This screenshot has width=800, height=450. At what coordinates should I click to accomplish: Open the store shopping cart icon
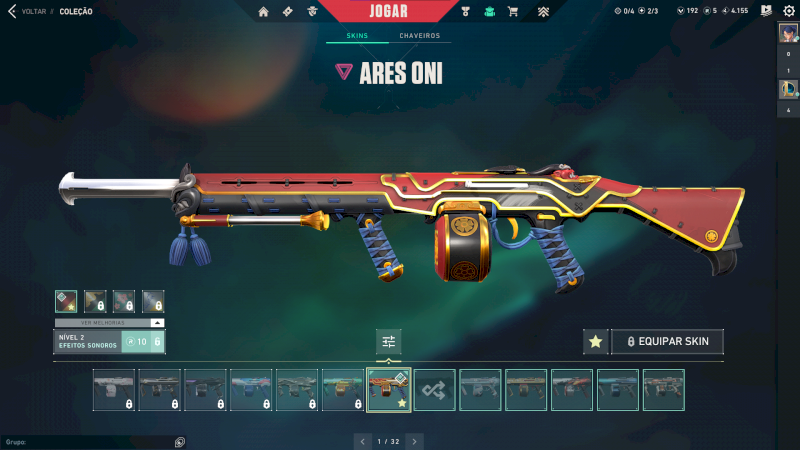tap(513, 12)
